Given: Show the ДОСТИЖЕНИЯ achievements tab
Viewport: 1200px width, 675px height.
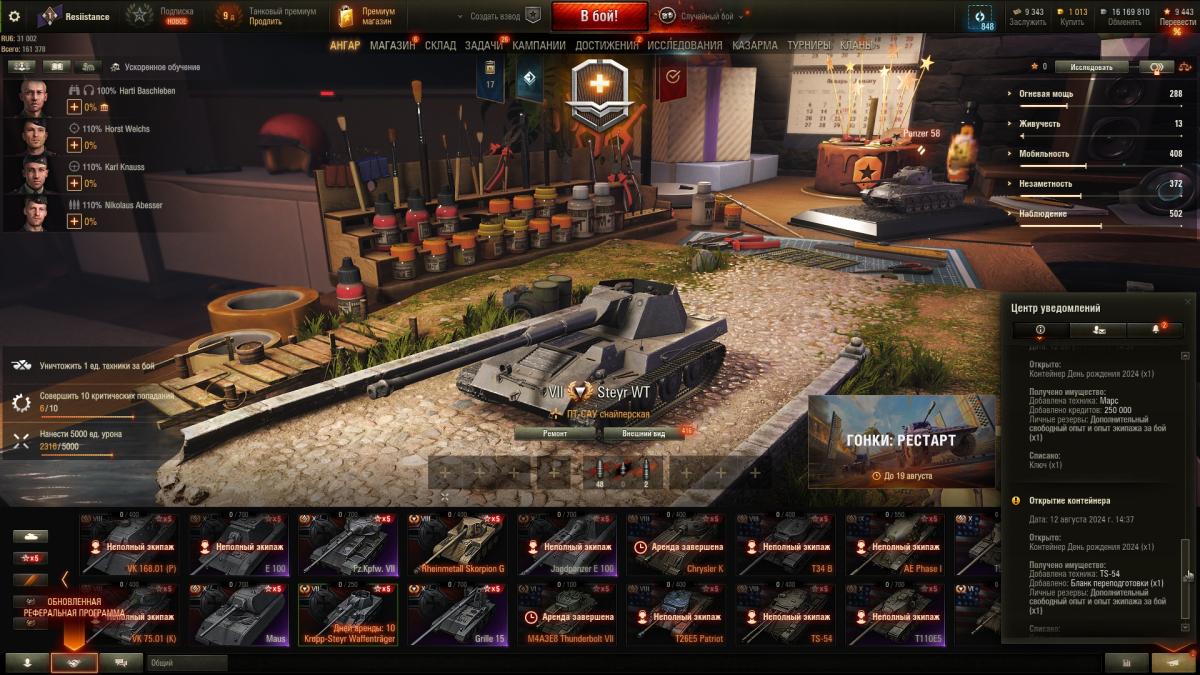Looking at the screenshot, I should (x=606, y=45).
